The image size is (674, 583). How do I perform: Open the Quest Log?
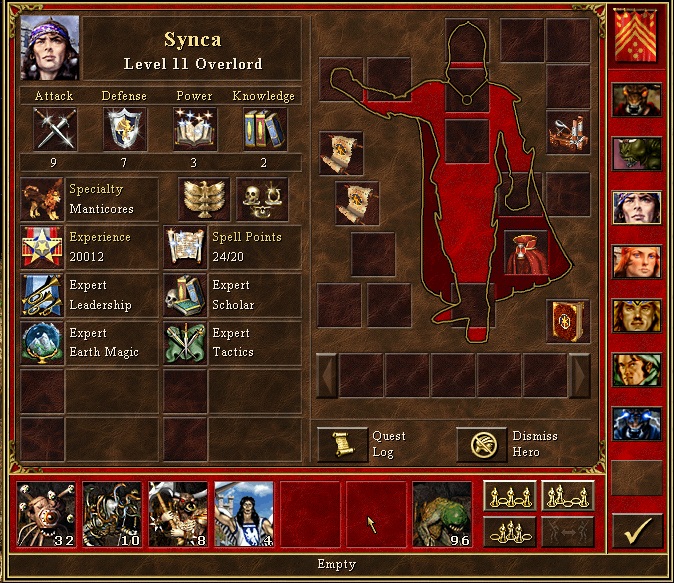click(343, 444)
